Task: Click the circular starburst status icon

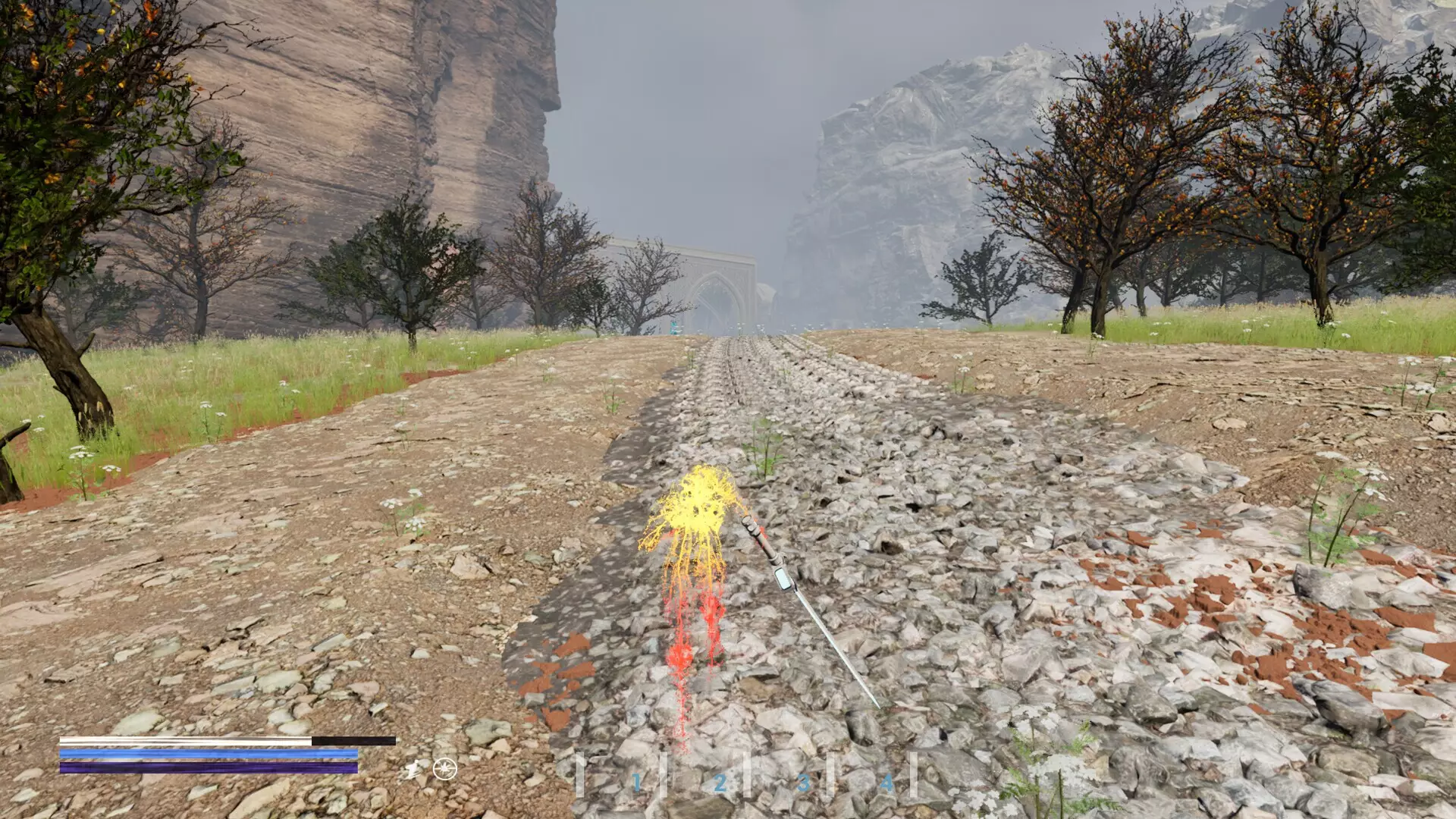Action: click(445, 769)
